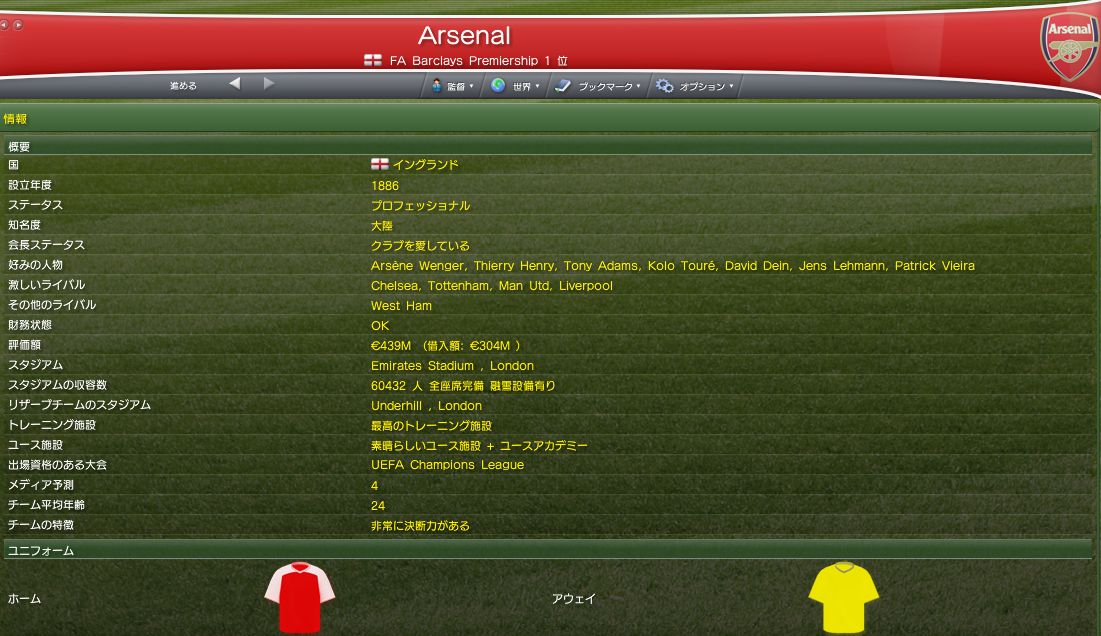Click the 進める continue button

(x=184, y=86)
